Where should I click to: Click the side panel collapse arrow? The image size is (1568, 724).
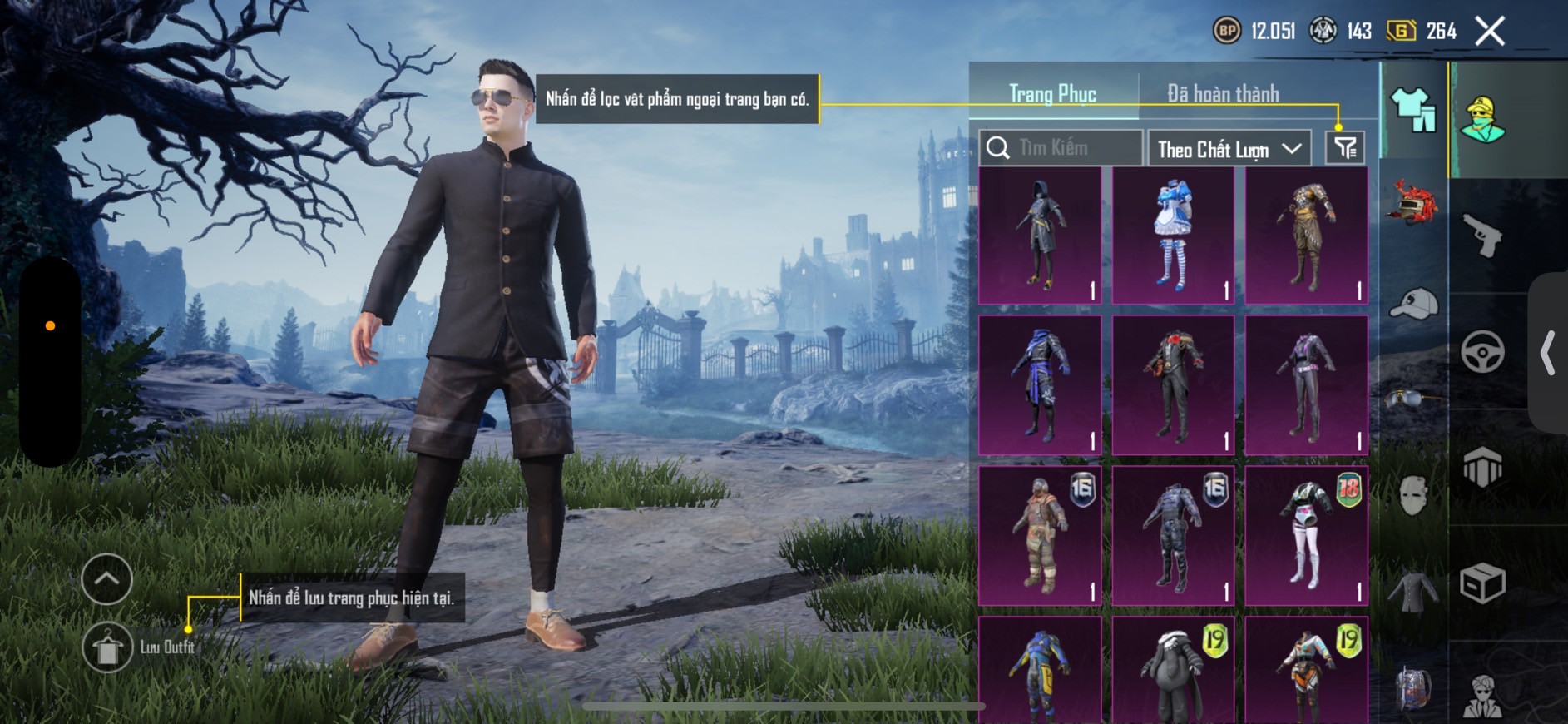tap(1547, 353)
